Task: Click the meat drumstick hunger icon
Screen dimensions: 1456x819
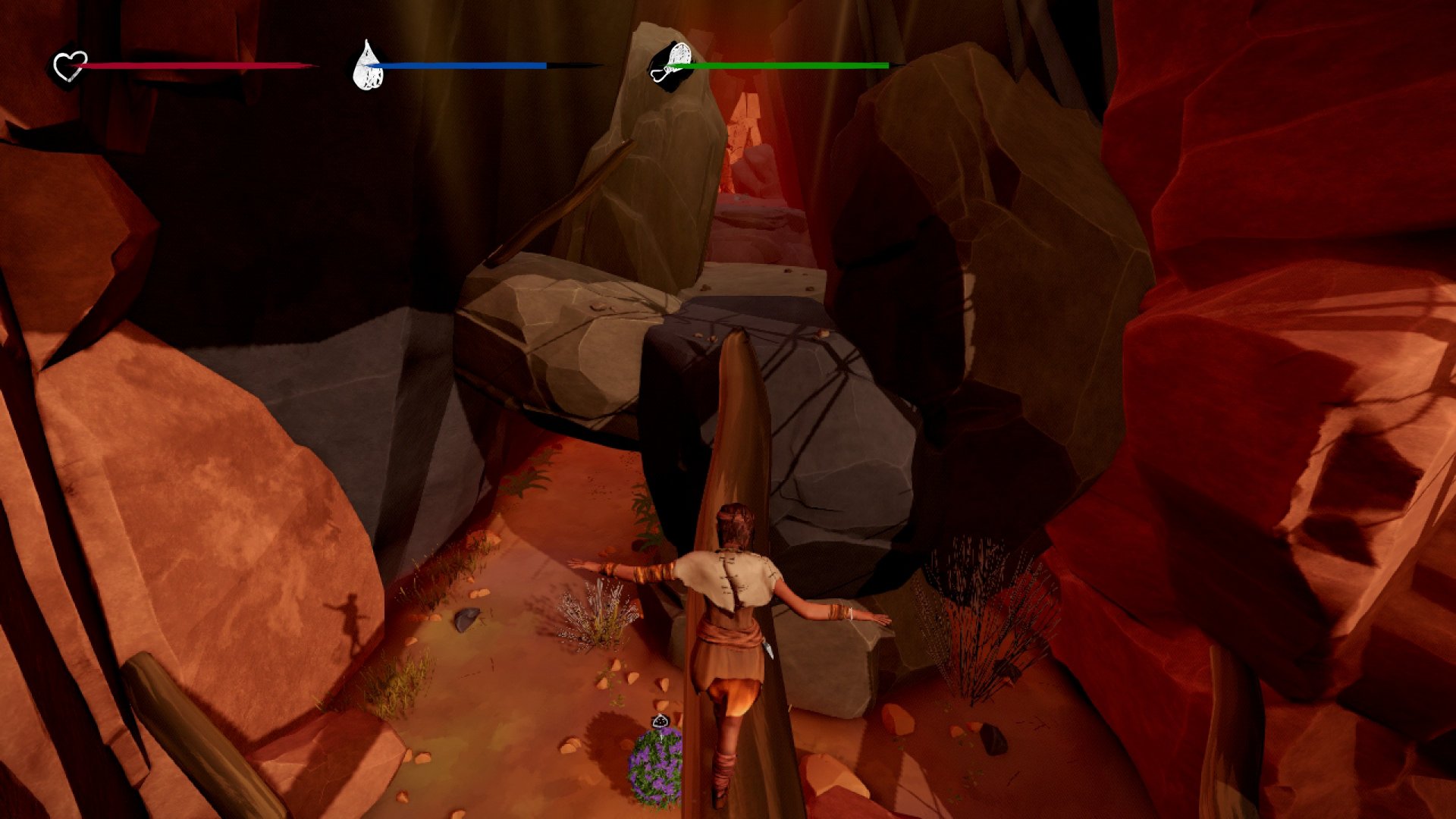Action: click(670, 66)
